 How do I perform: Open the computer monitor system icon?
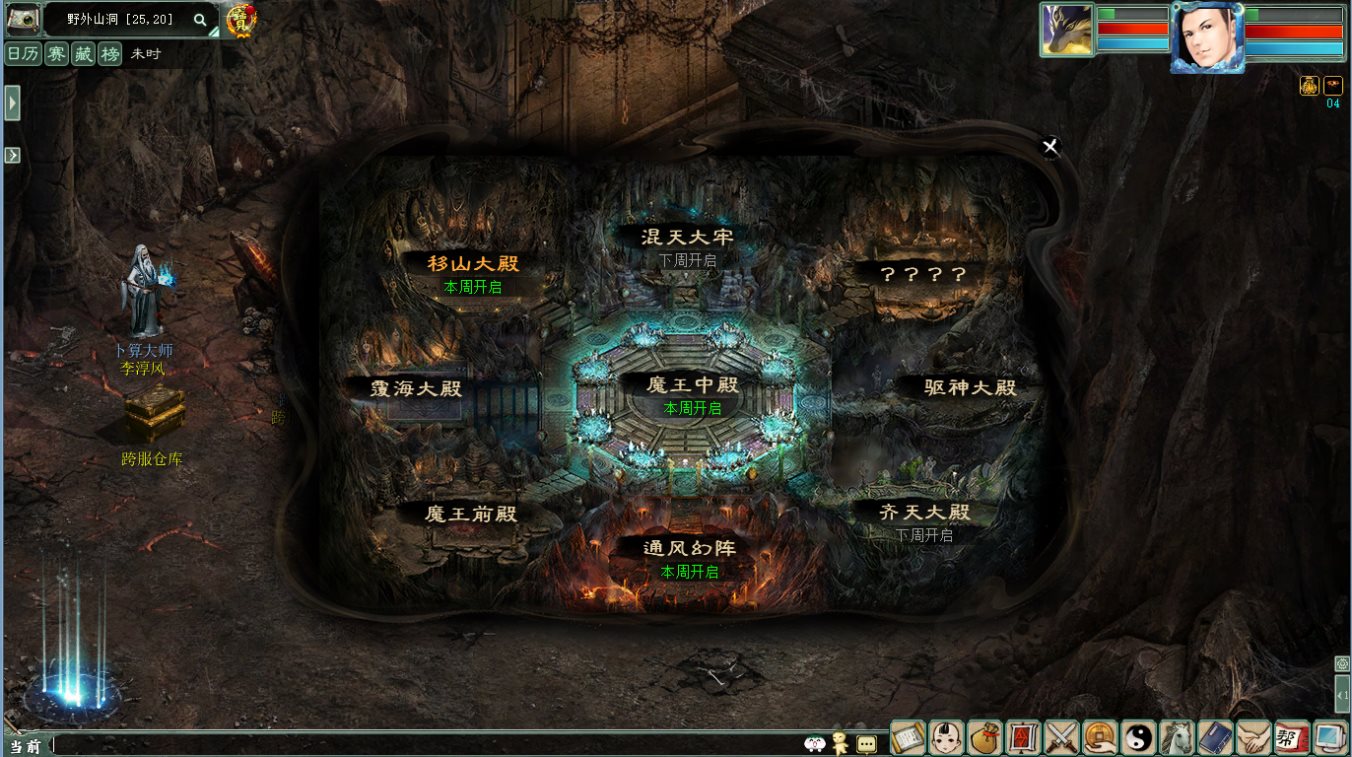[1330, 738]
